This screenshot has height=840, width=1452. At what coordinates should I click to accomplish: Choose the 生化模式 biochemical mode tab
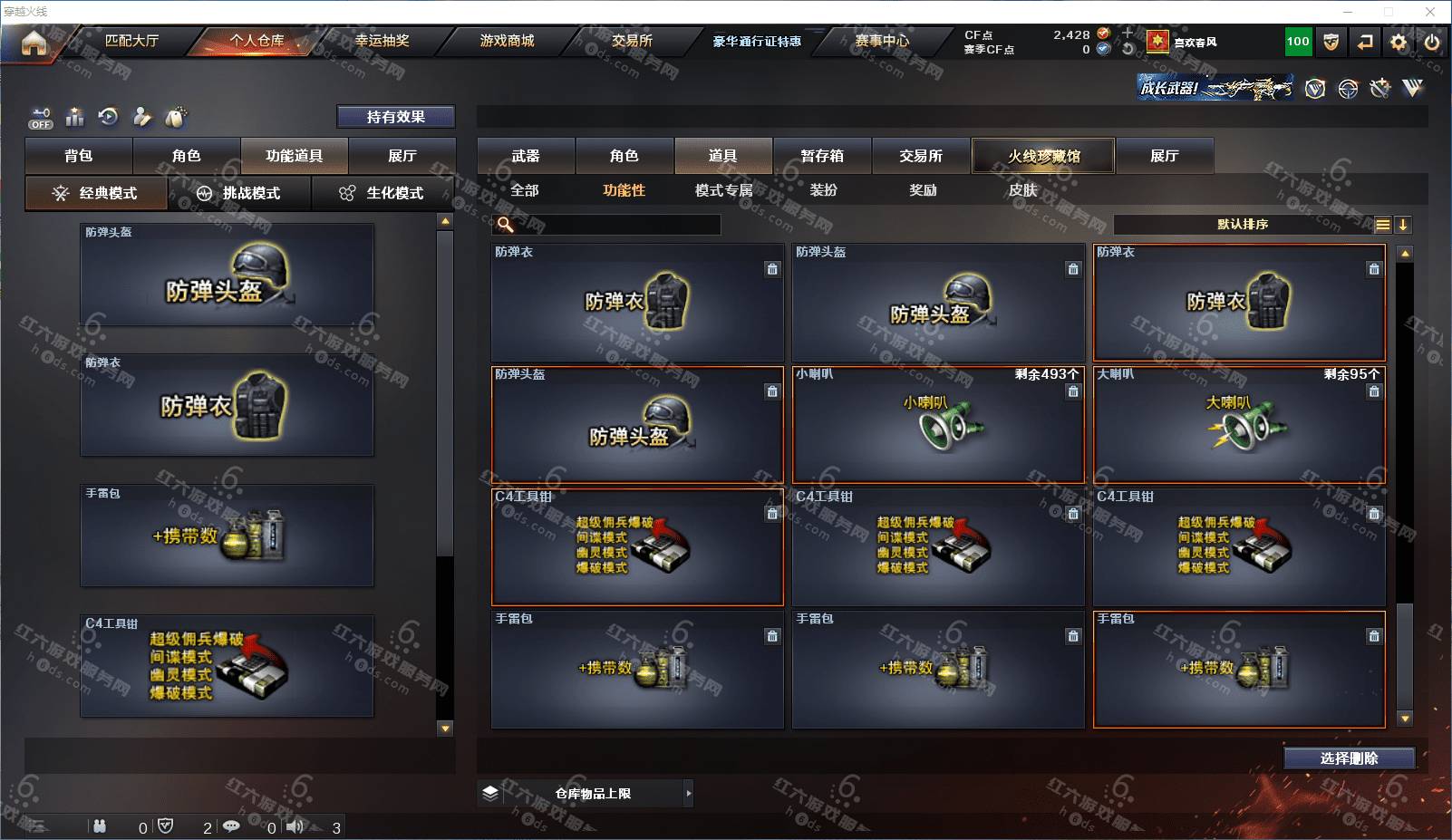coord(382,193)
